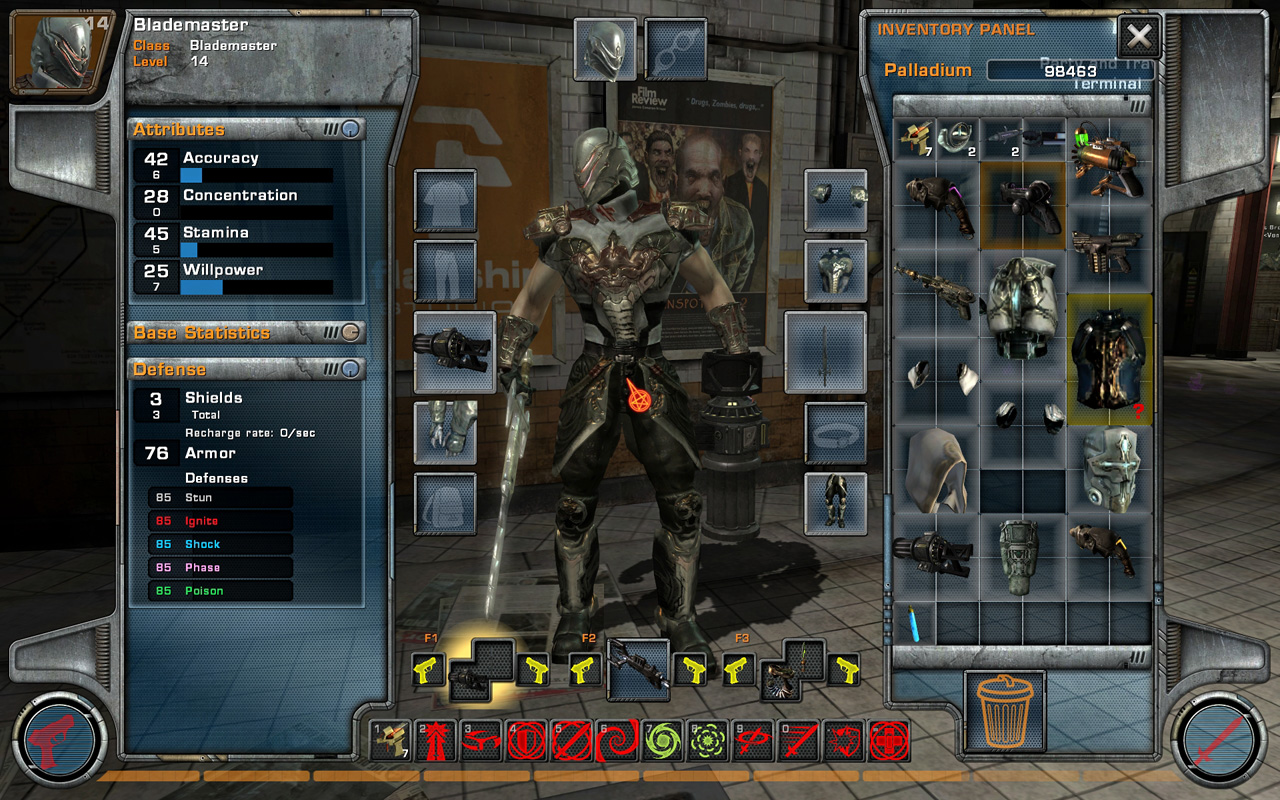
Task: Select the red beam skill in slot 2
Action: (437, 745)
